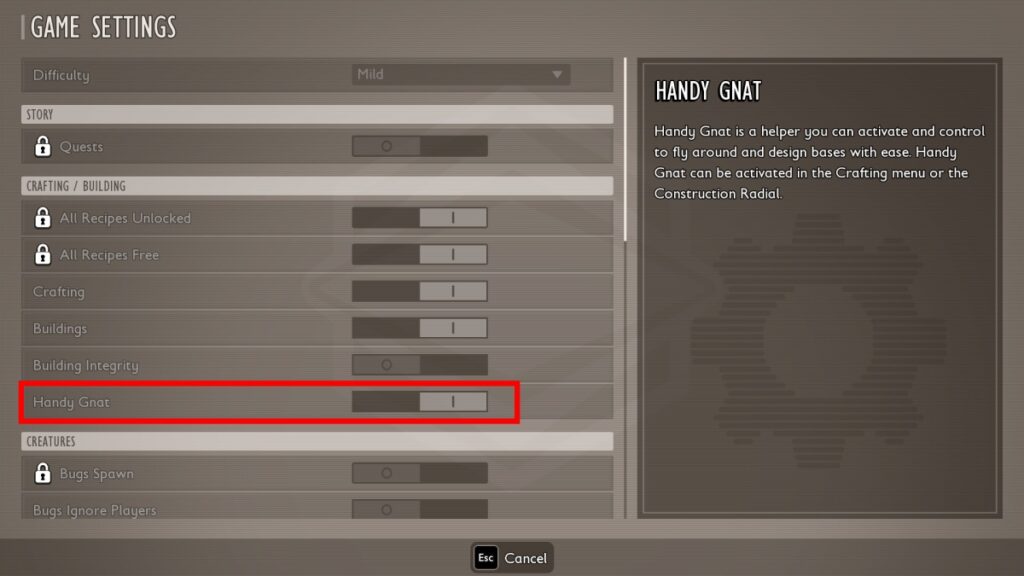Enable the Building Integrity toggle
Viewport: 1024px width, 576px height.
[x=419, y=365]
